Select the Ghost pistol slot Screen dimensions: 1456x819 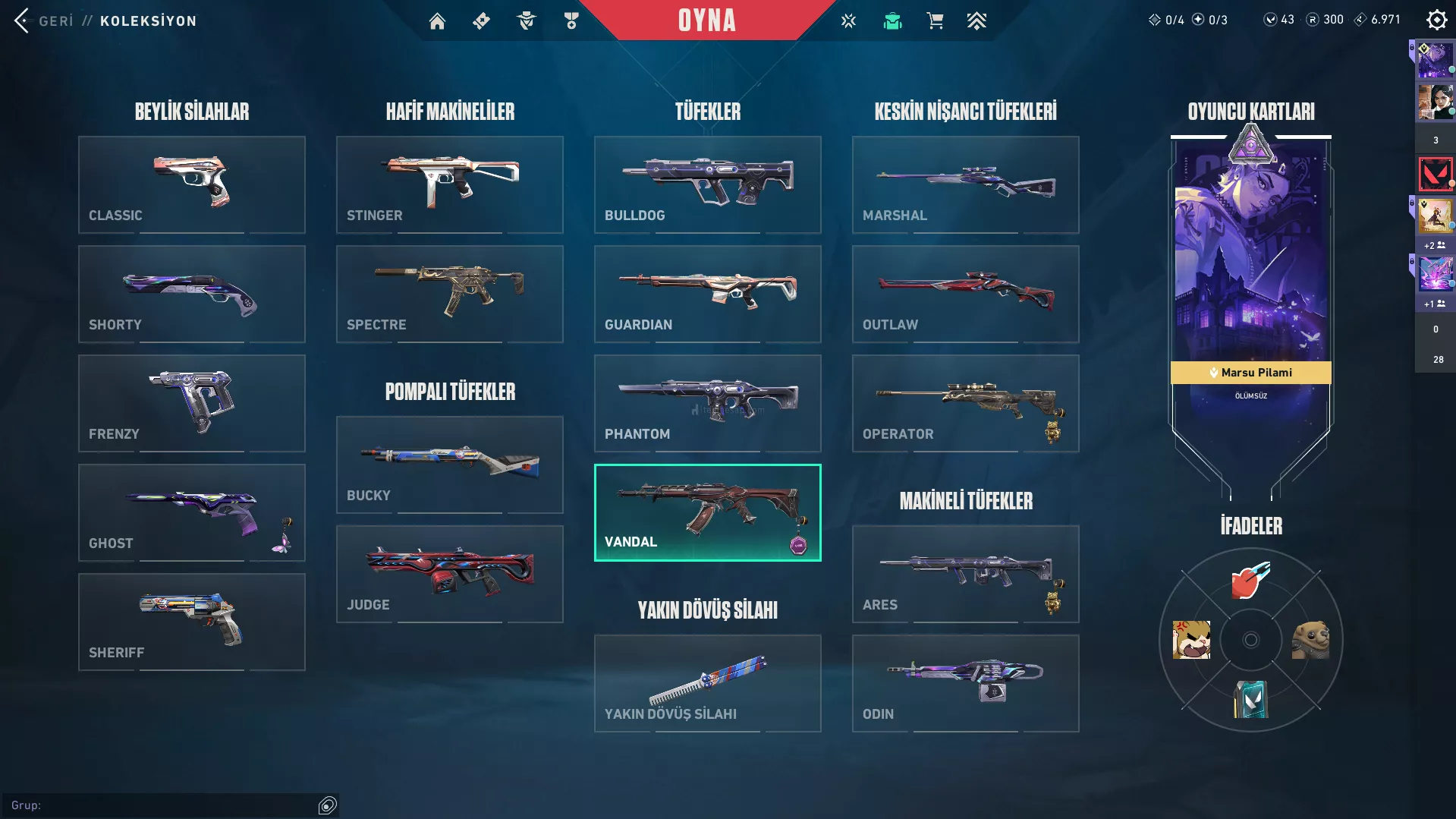click(x=191, y=512)
